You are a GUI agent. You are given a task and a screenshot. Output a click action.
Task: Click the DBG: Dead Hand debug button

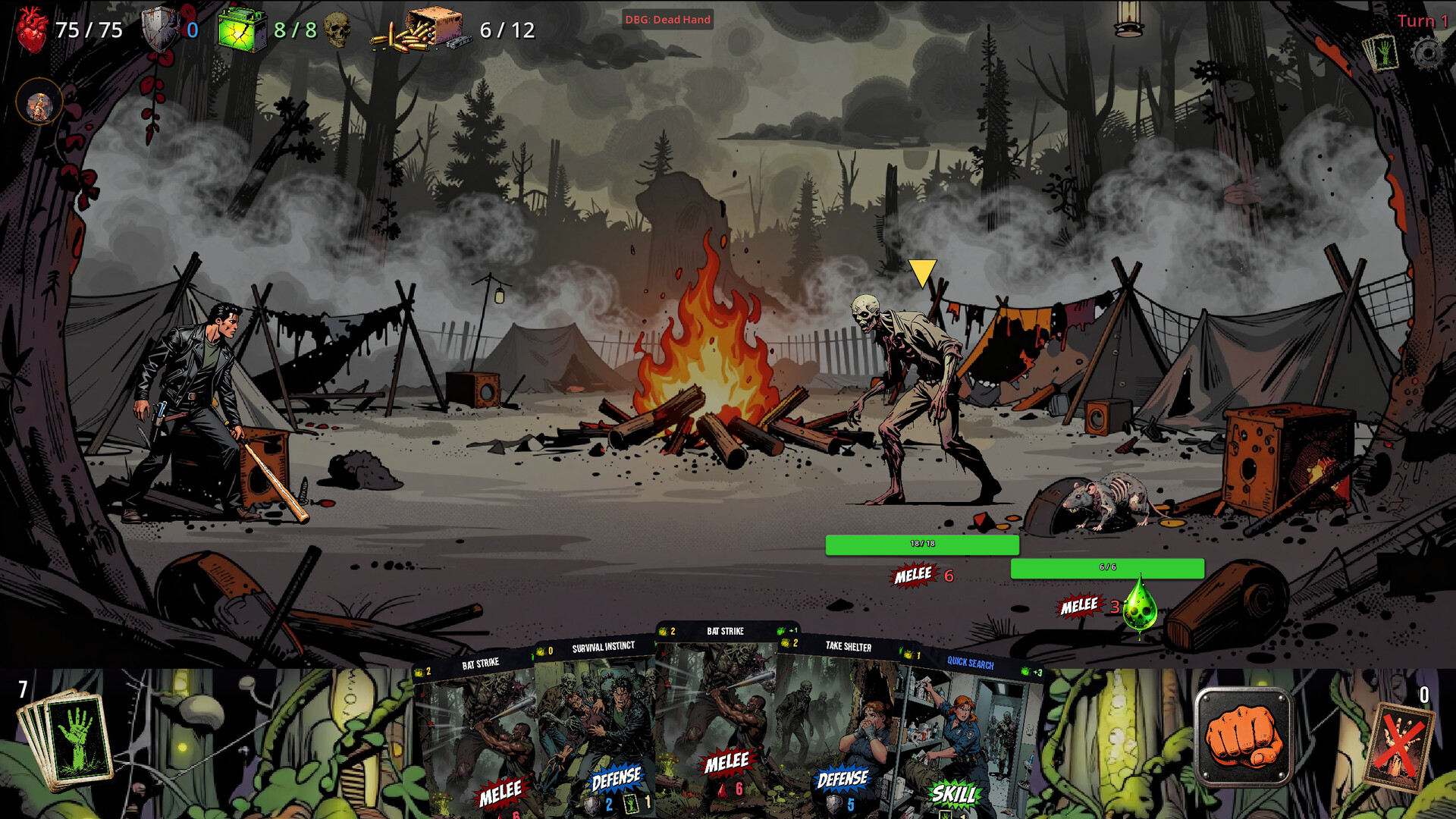click(667, 20)
